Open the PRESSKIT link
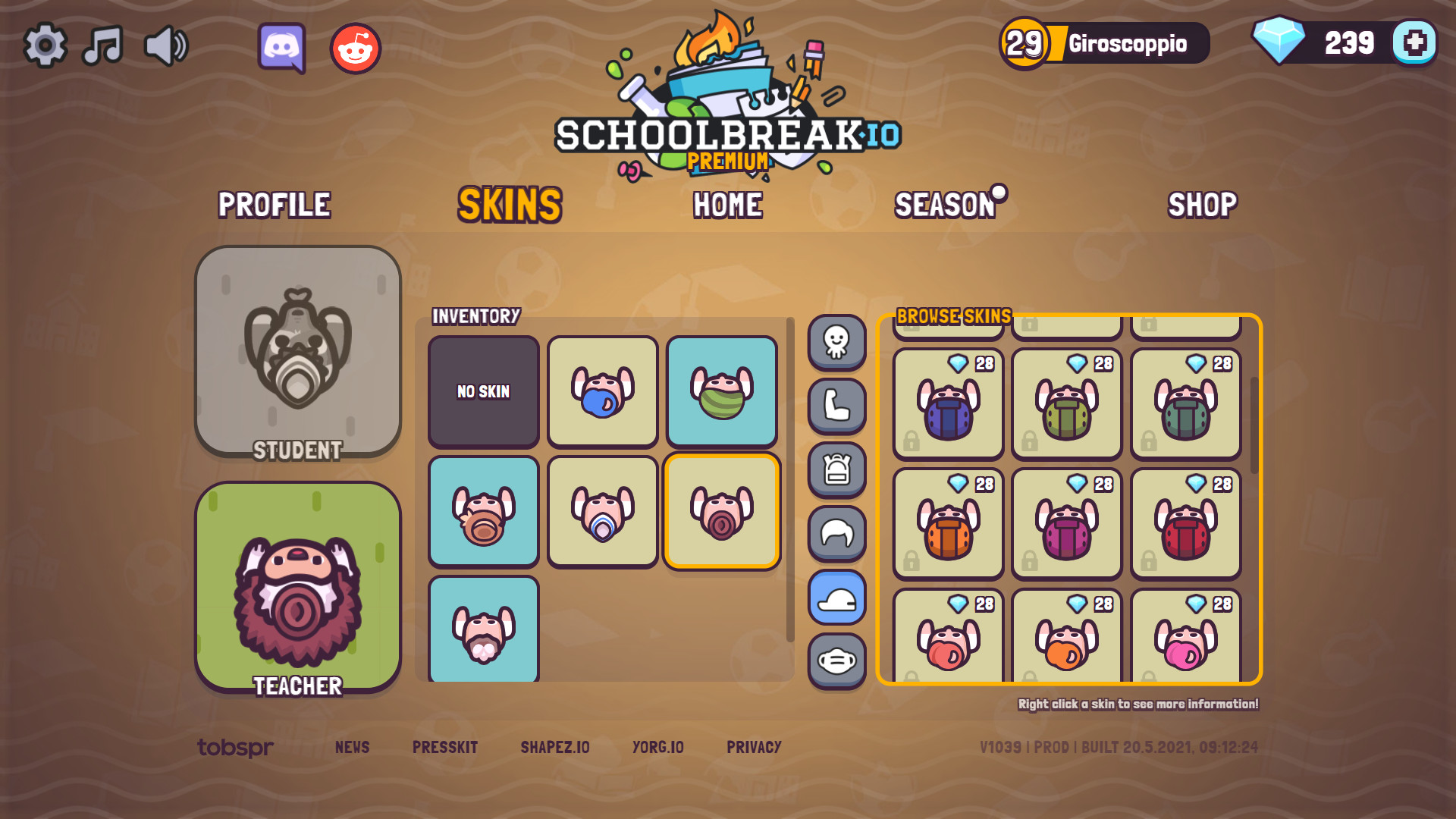Viewport: 1456px width, 819px height. click(x=444, y=747)
